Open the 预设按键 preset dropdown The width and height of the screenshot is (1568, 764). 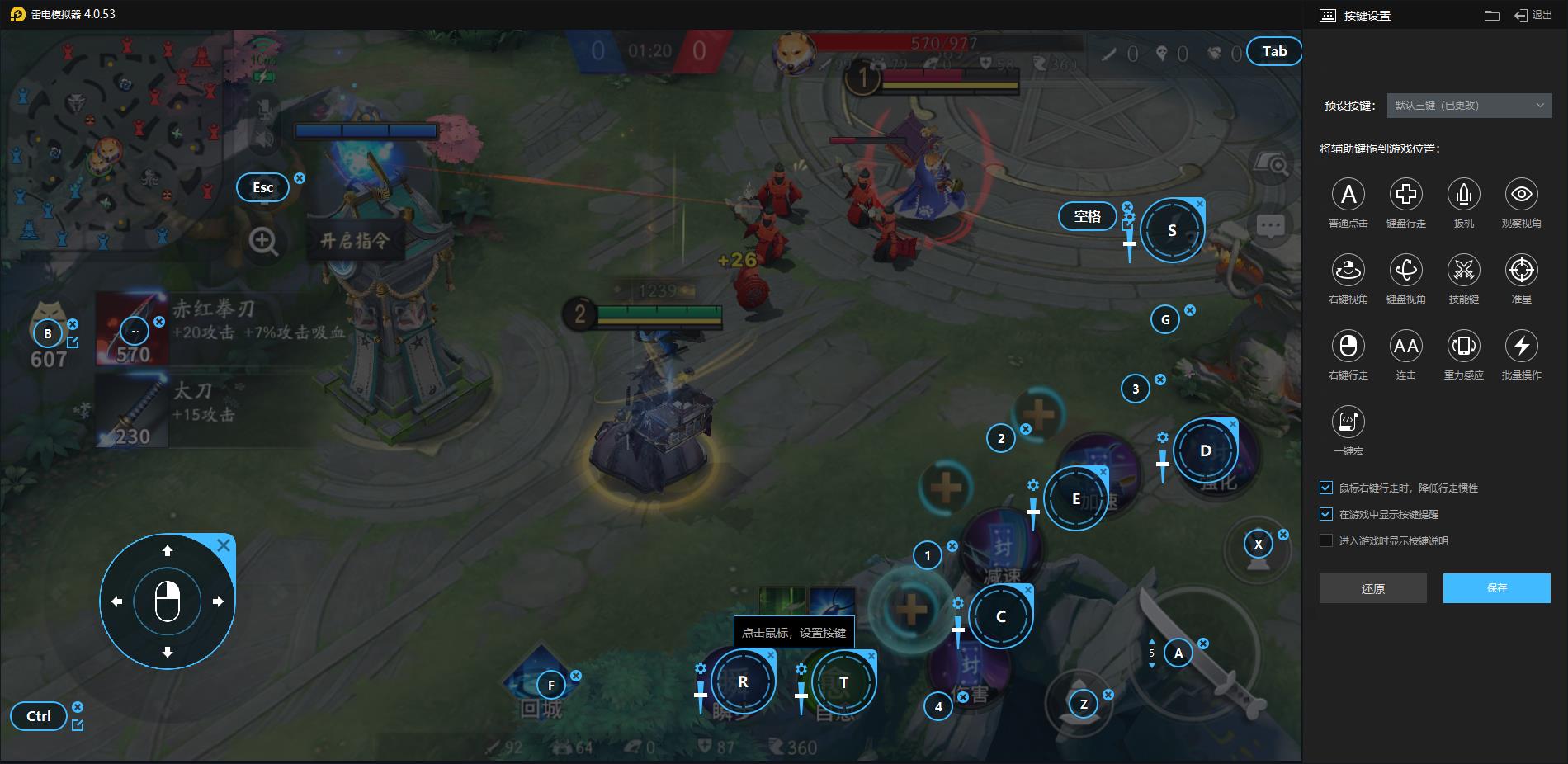1469,106
